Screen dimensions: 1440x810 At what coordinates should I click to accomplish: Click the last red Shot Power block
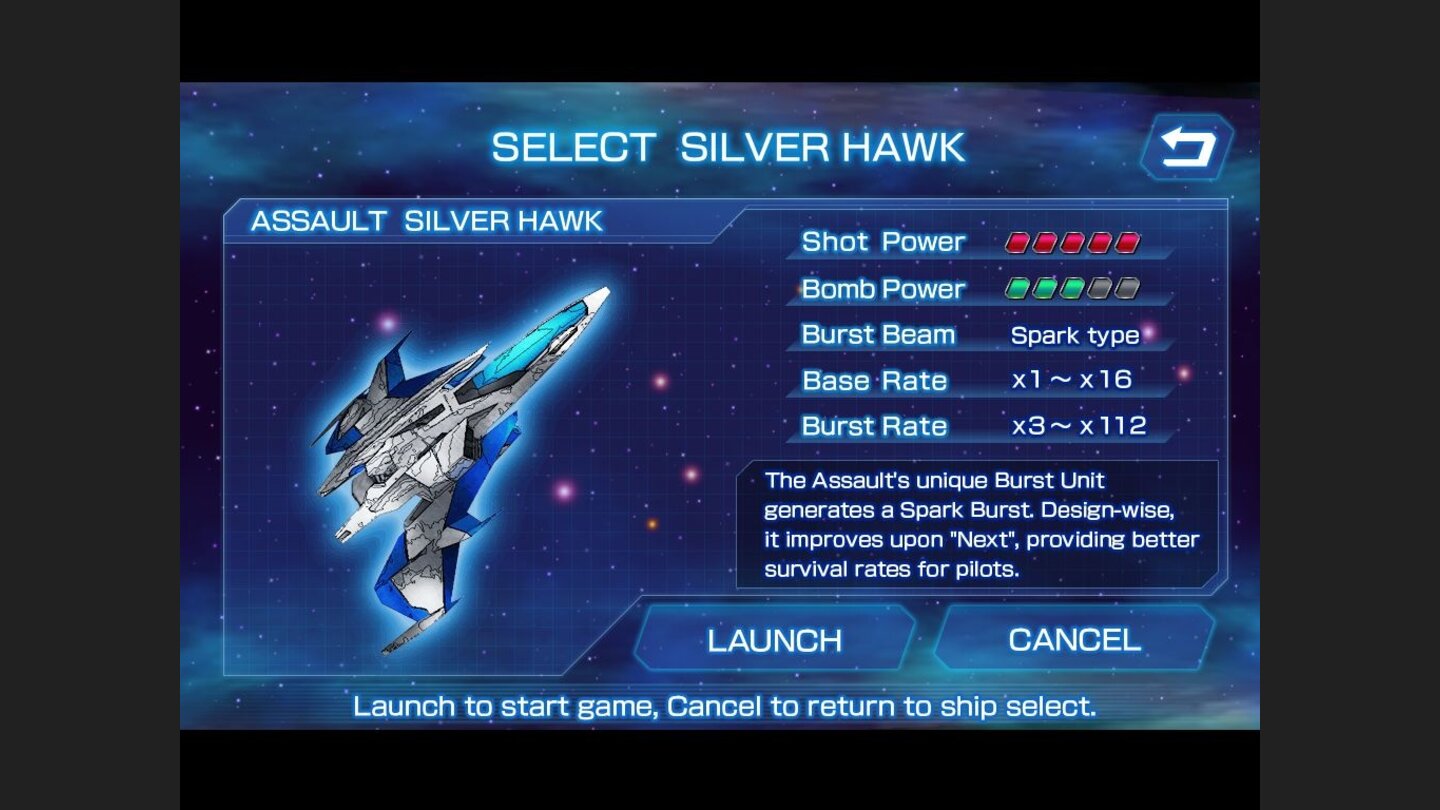point(1128,242)
